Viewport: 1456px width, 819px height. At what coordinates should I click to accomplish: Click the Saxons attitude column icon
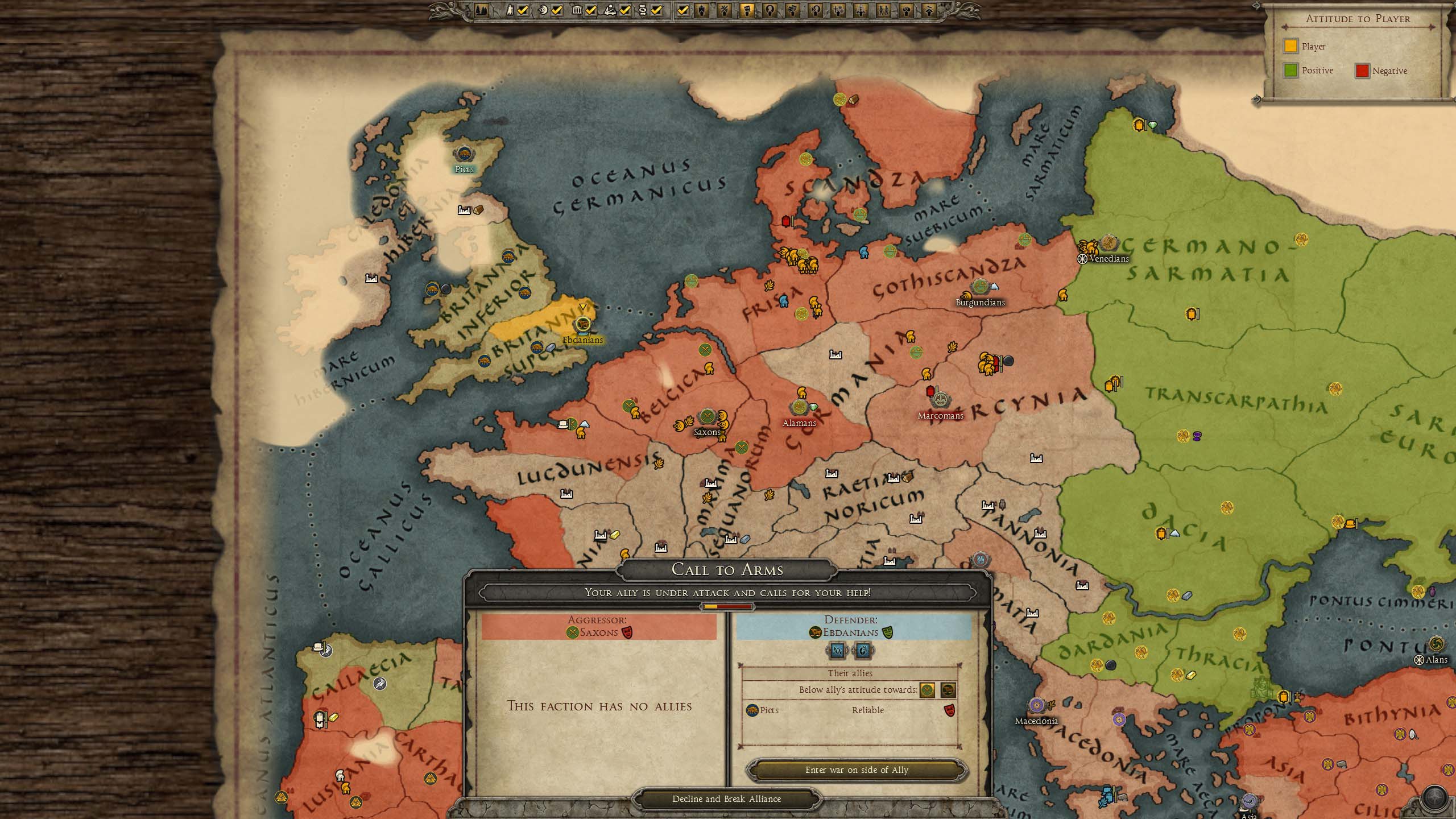point(927,690)
